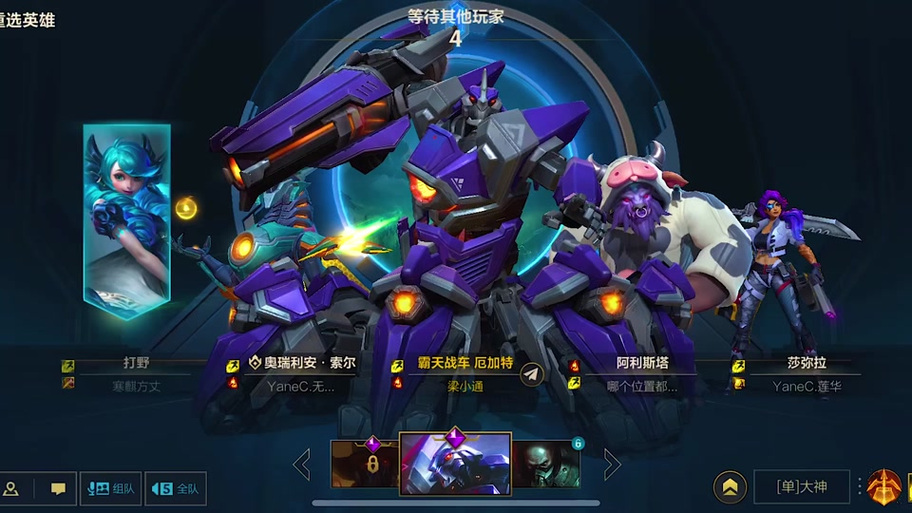
Task: Choose the highlighted purple mech skin thumbnail
Action: [x=455, y=463]
